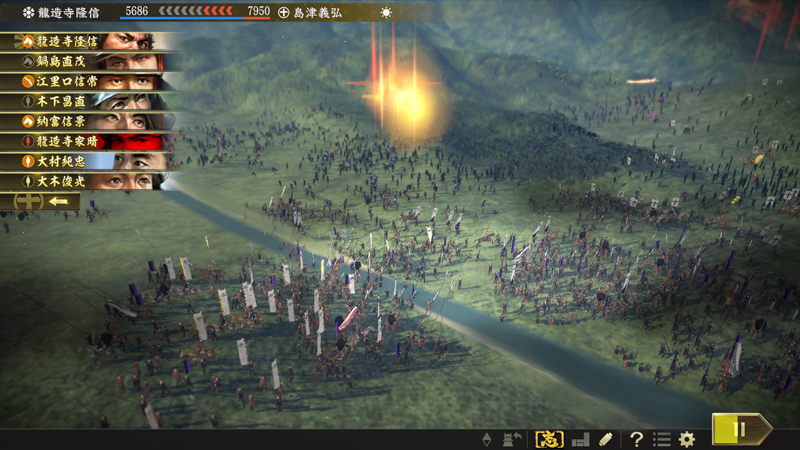Open the list menu icon
800x450 pixels.
click(x=662, y=439)
